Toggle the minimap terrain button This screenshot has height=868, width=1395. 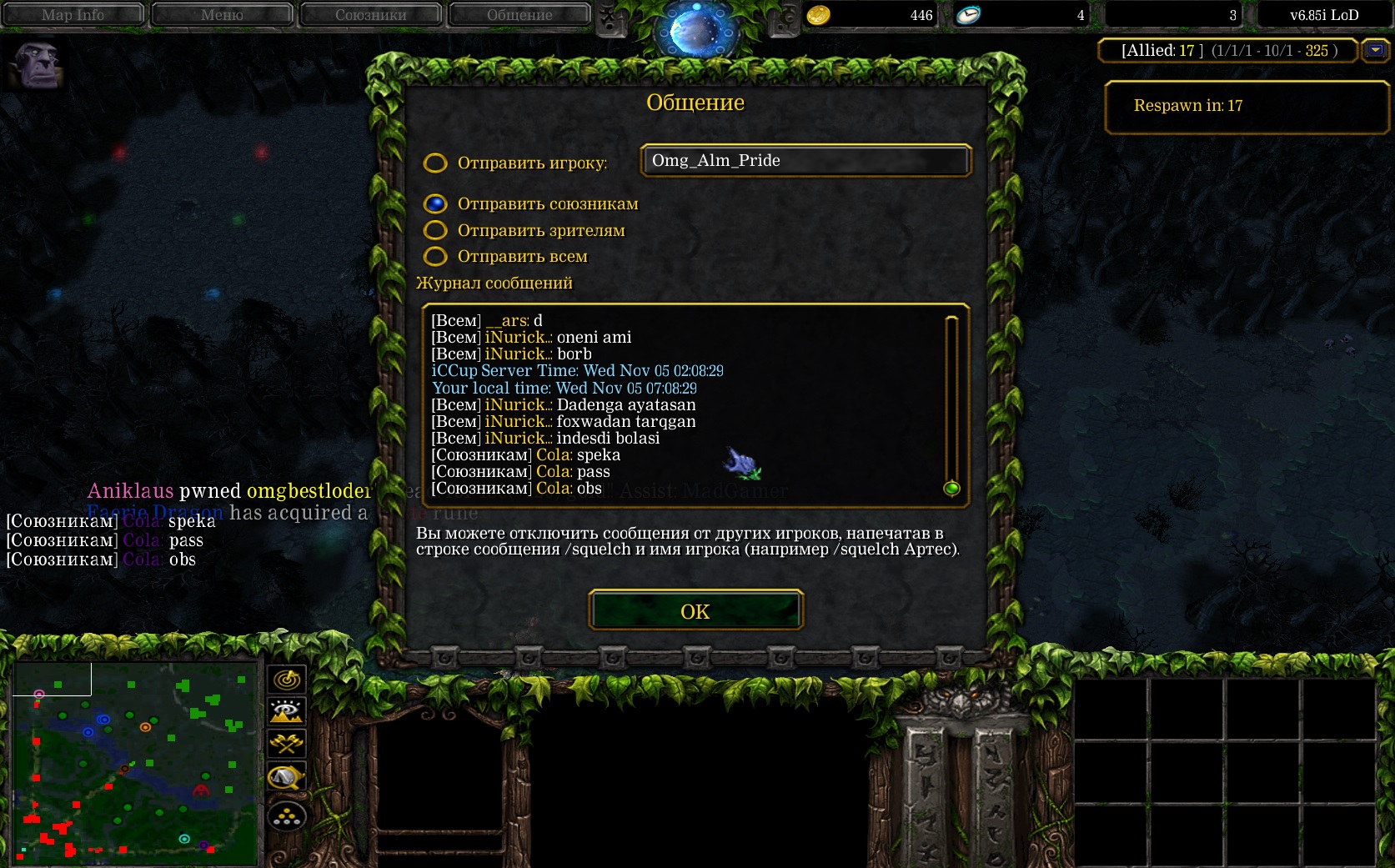(x=287, y=711)
